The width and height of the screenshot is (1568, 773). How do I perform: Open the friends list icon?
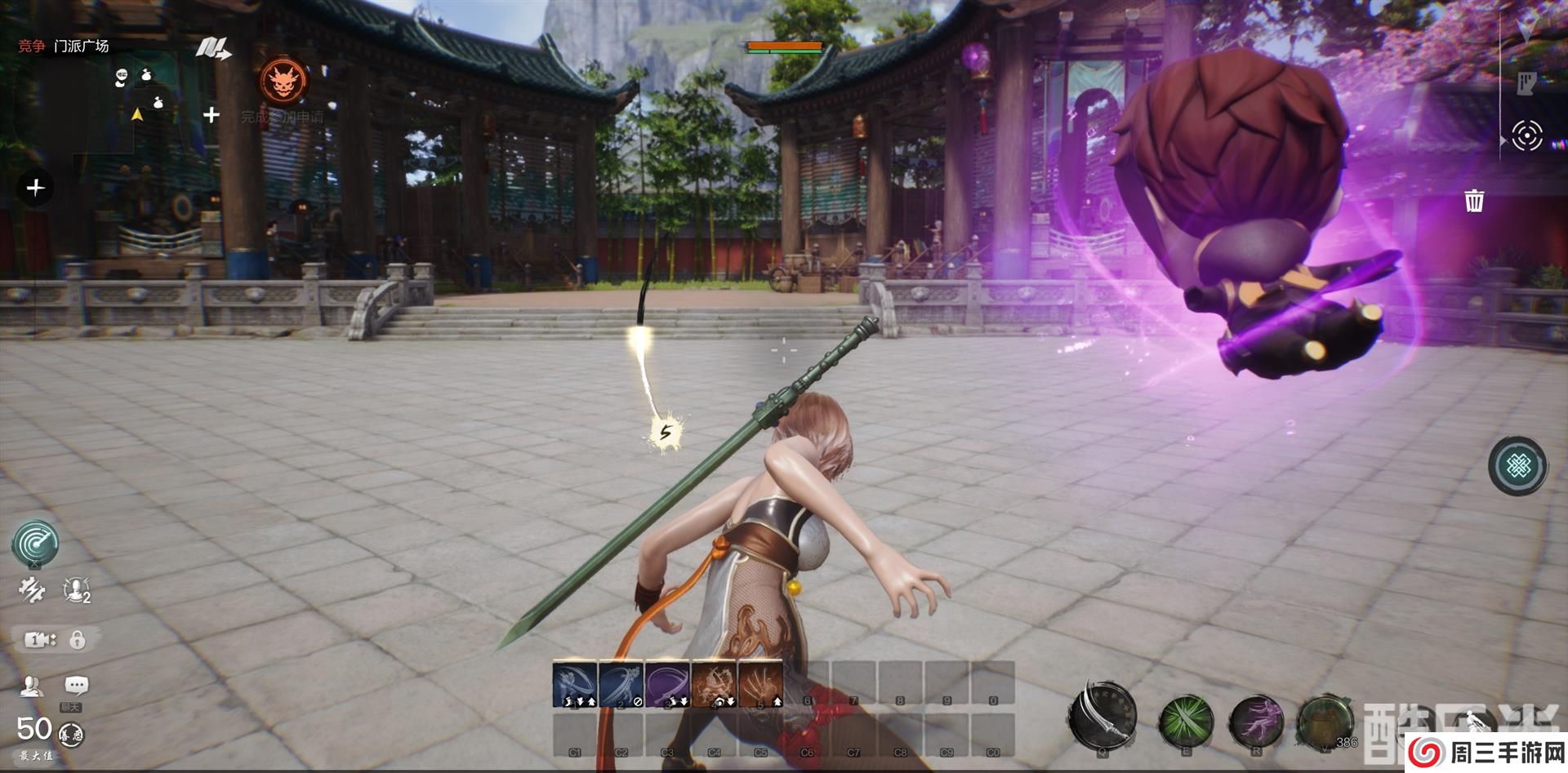pyautogui.click(x=32, y=686)
